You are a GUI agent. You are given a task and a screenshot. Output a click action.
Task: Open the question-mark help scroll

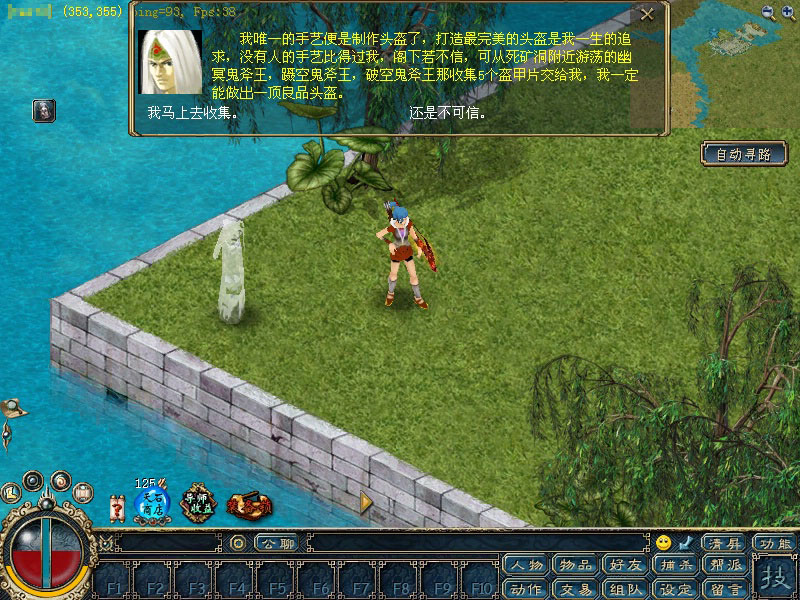tap(117, 508)
